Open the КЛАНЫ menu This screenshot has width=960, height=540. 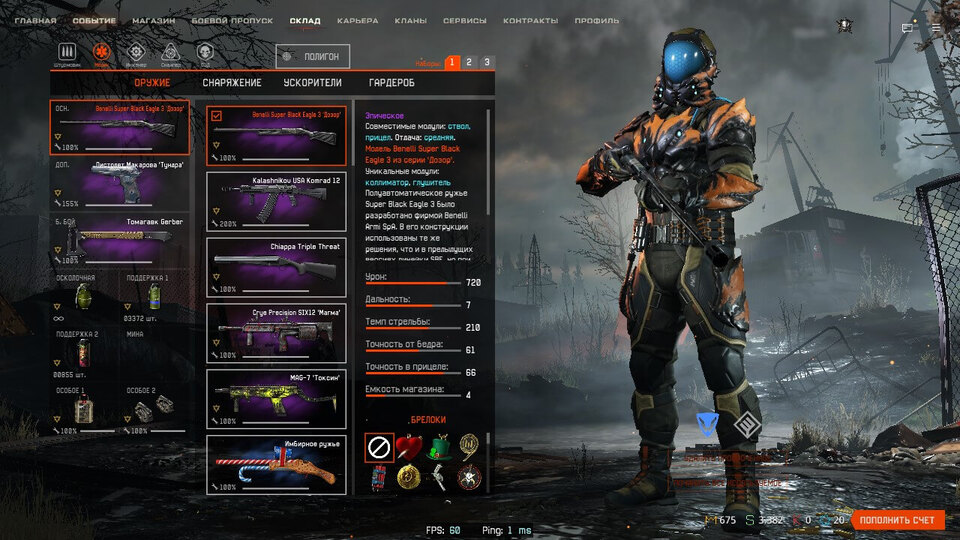point(410,21)
